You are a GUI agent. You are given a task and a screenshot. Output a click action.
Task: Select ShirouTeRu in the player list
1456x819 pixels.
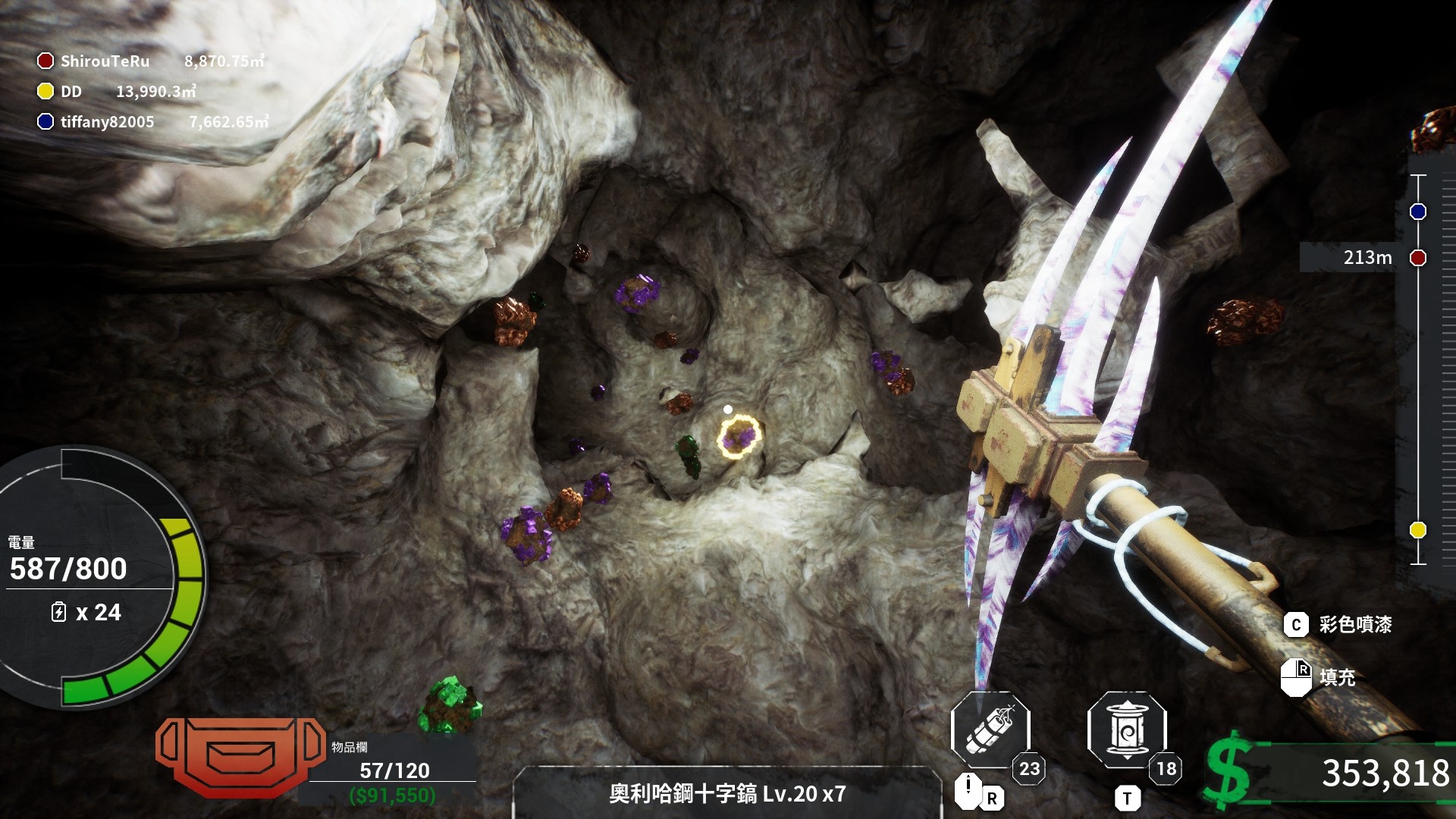(x=105, y=61)
